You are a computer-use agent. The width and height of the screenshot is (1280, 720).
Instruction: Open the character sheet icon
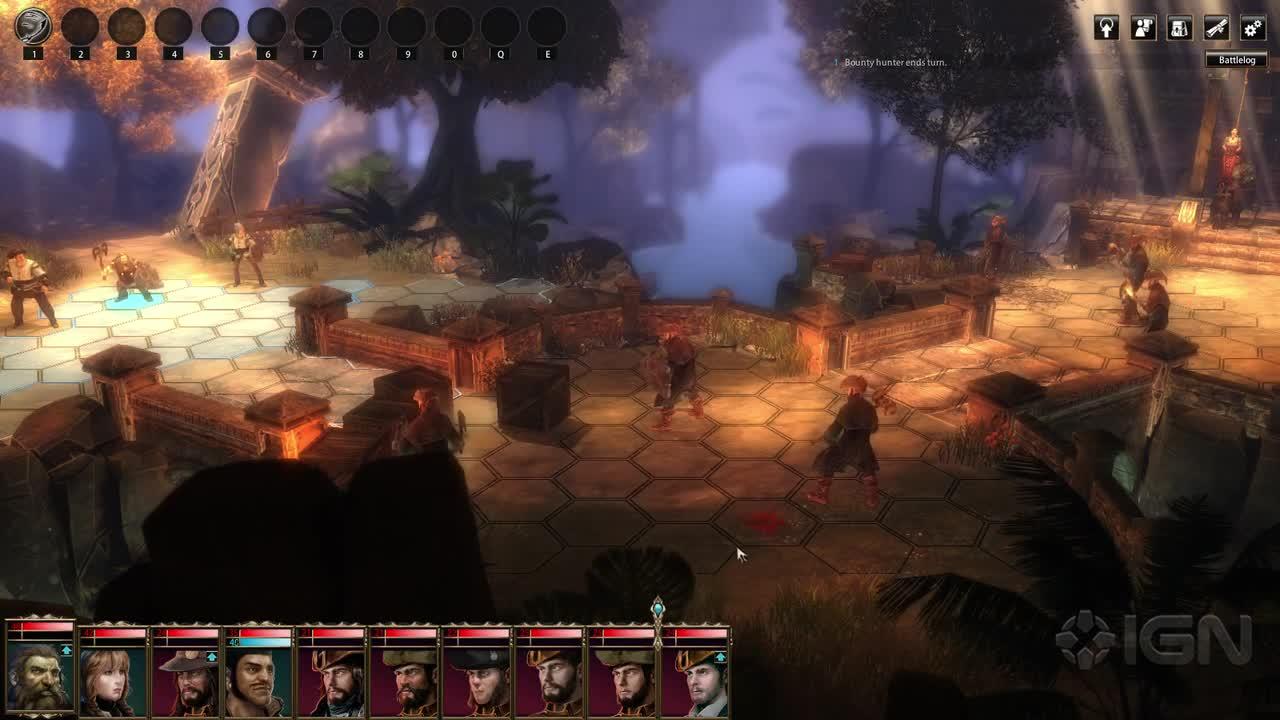point(1143,28)
